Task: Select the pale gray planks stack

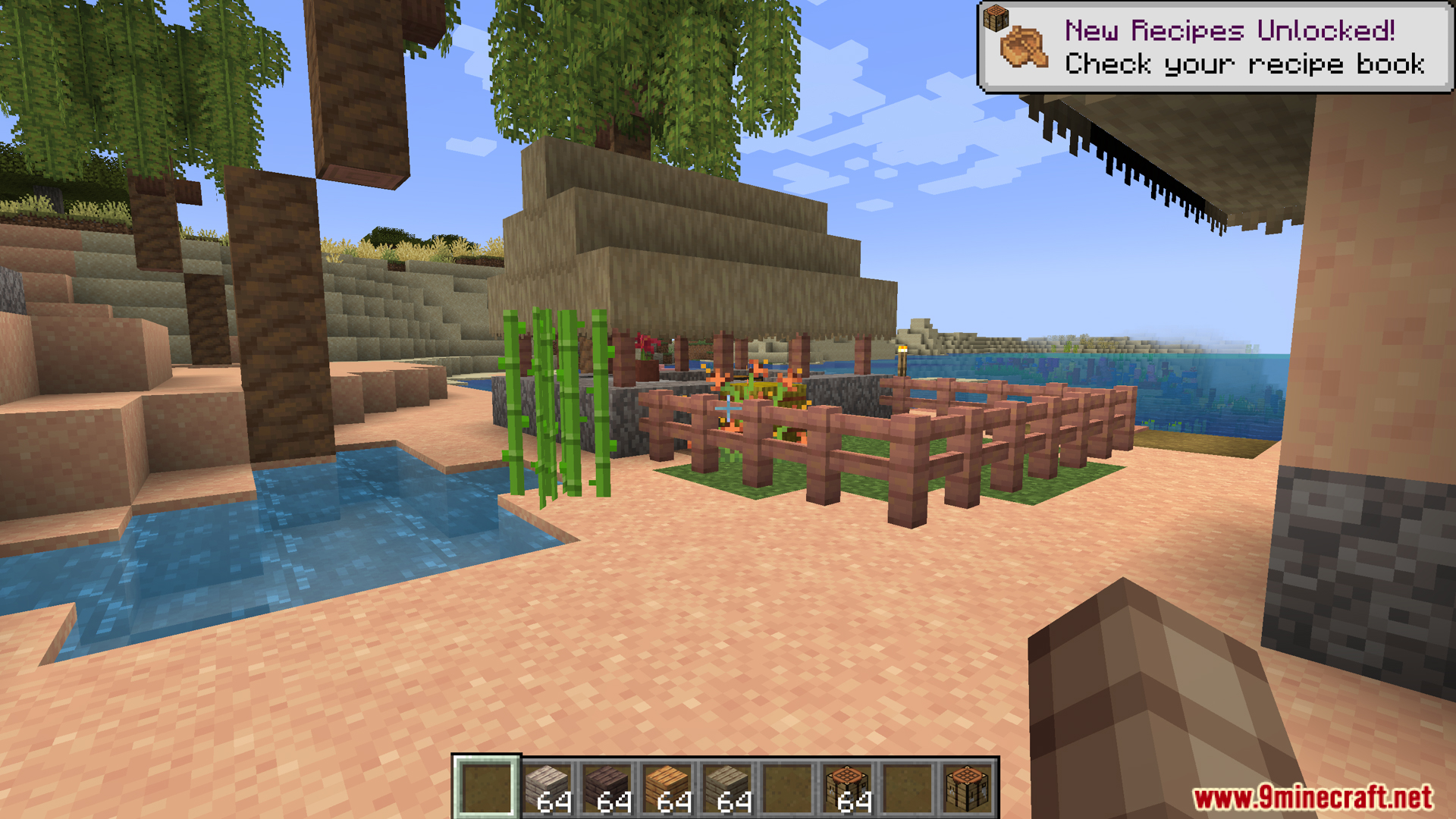Action: click(x=547, y=788)
